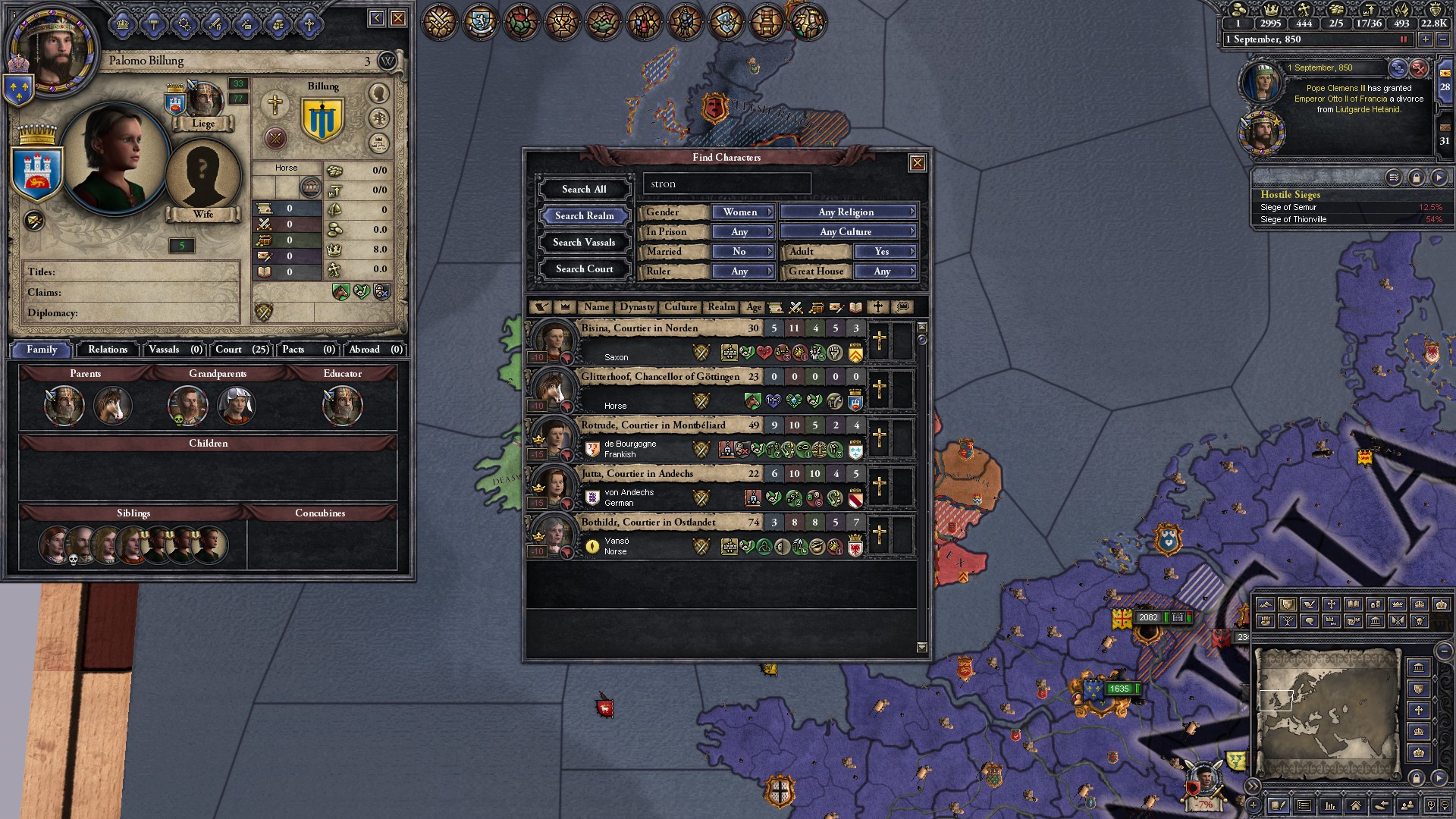Click the Liege portrait

tap(203, 102)
